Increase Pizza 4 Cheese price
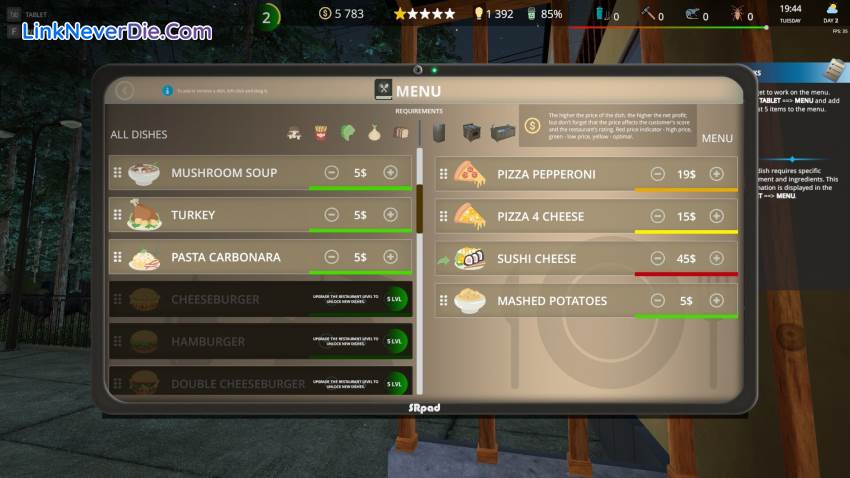This screenshot has width=850, height=478. (x=716, y=216)
